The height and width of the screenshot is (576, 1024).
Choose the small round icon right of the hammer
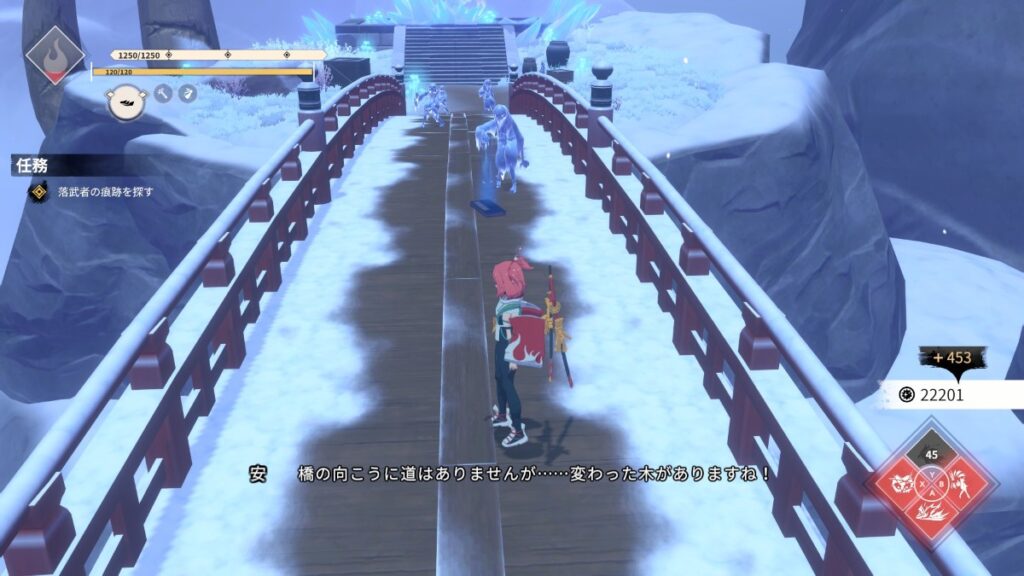tap(187, 93)
